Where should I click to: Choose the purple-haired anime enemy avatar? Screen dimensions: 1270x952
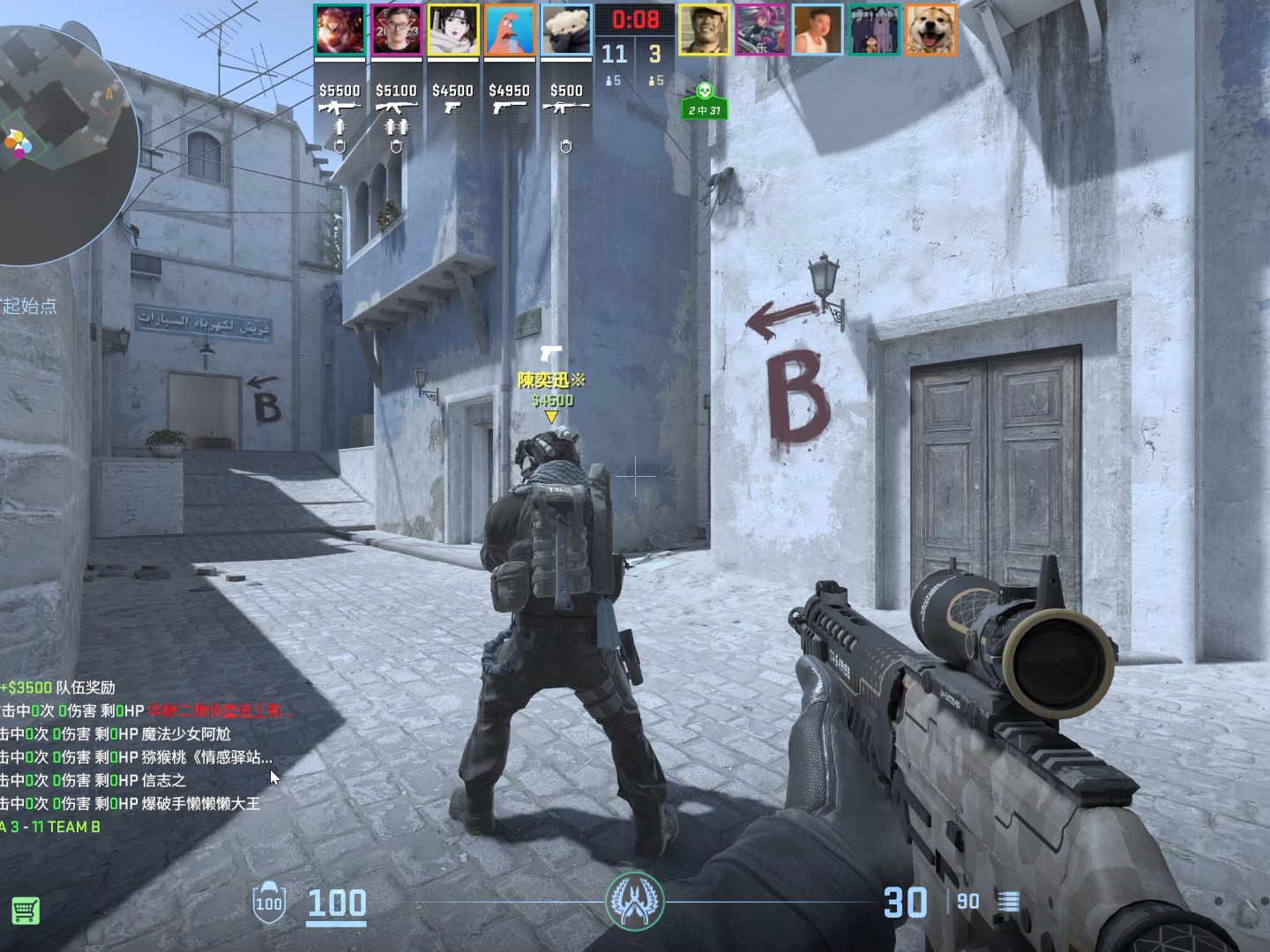[x=761, y=30]
